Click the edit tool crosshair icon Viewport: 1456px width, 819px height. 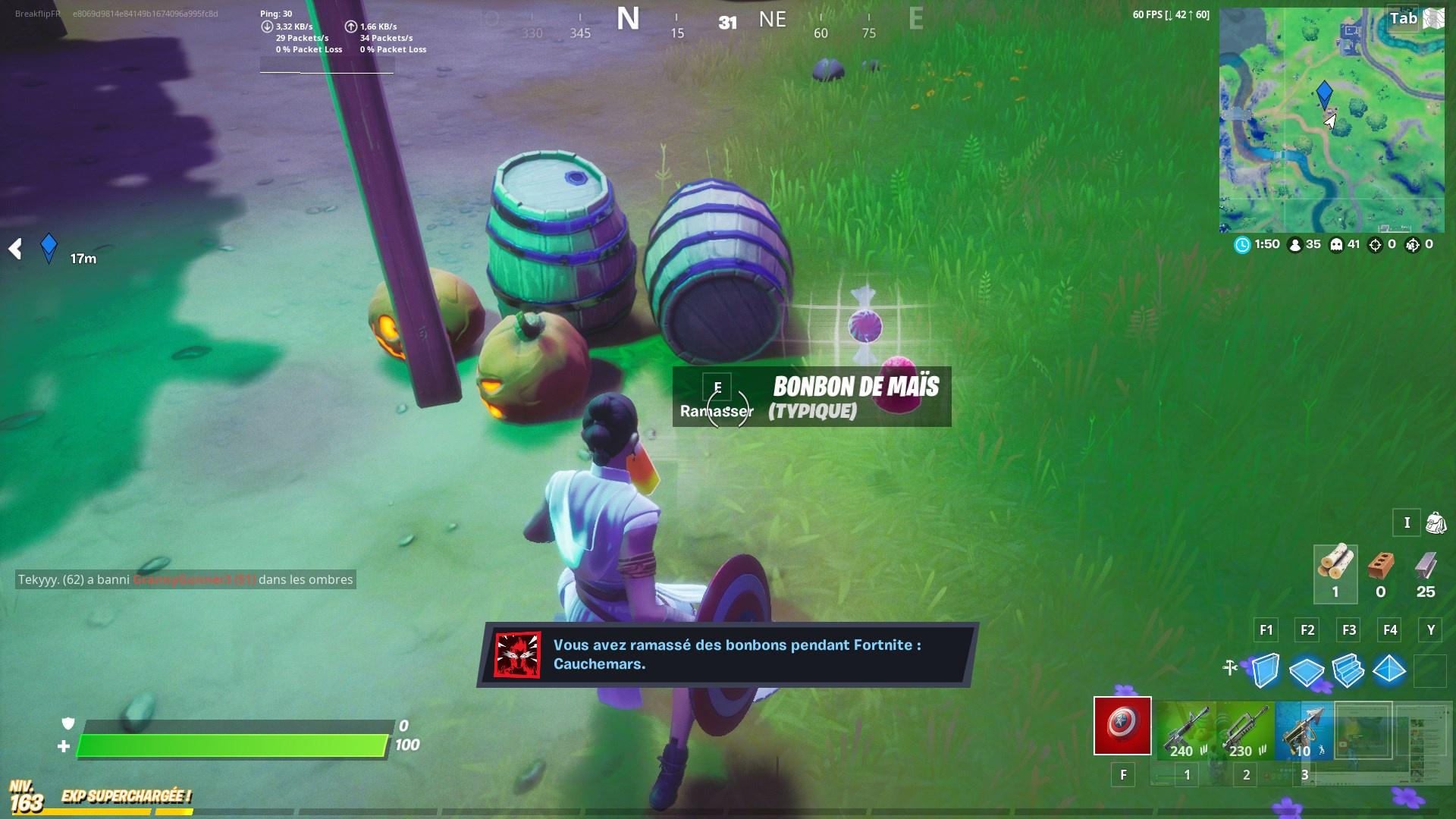1229,668
